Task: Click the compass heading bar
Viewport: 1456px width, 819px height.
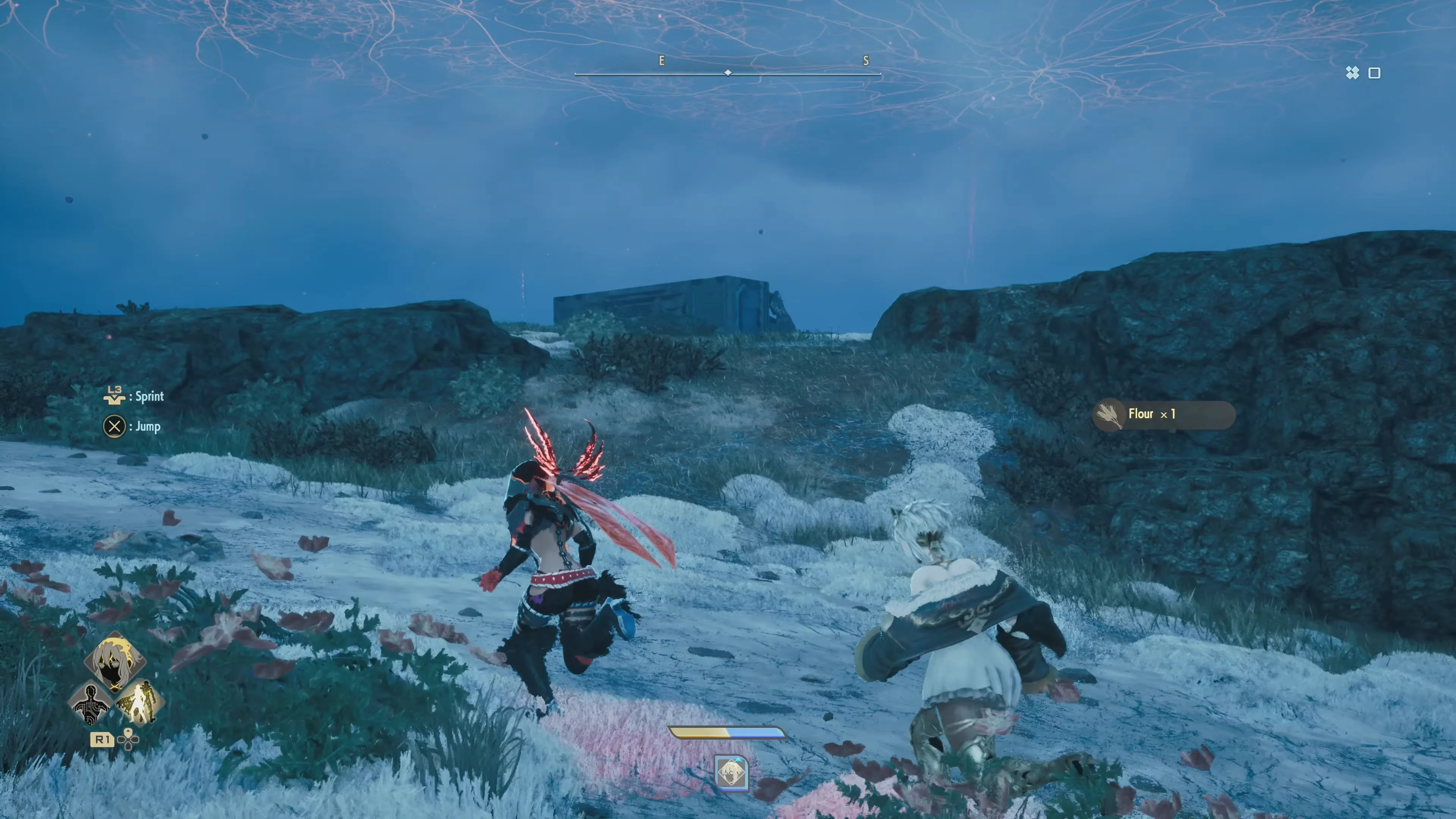Action: point(728,73)
